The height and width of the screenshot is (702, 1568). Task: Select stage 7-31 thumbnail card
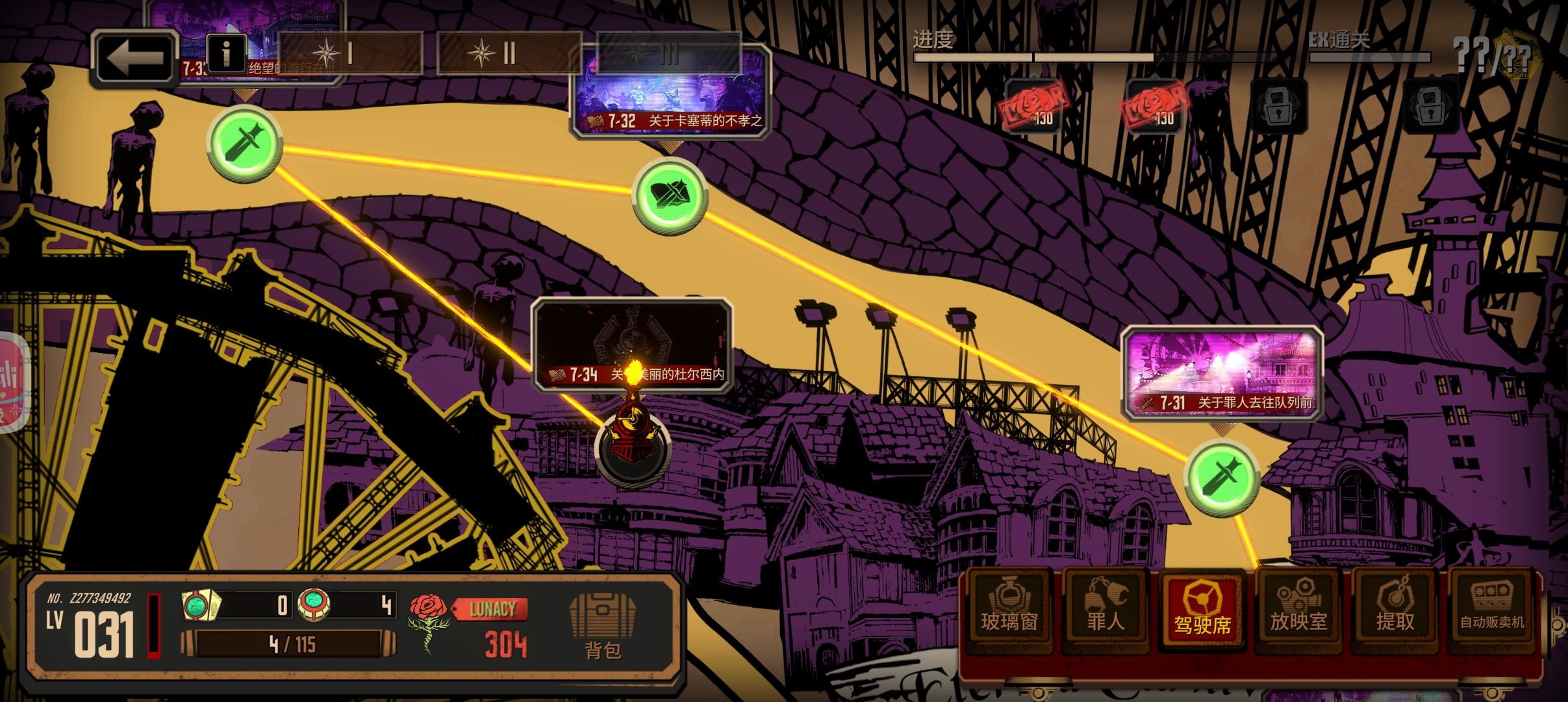1222,372
